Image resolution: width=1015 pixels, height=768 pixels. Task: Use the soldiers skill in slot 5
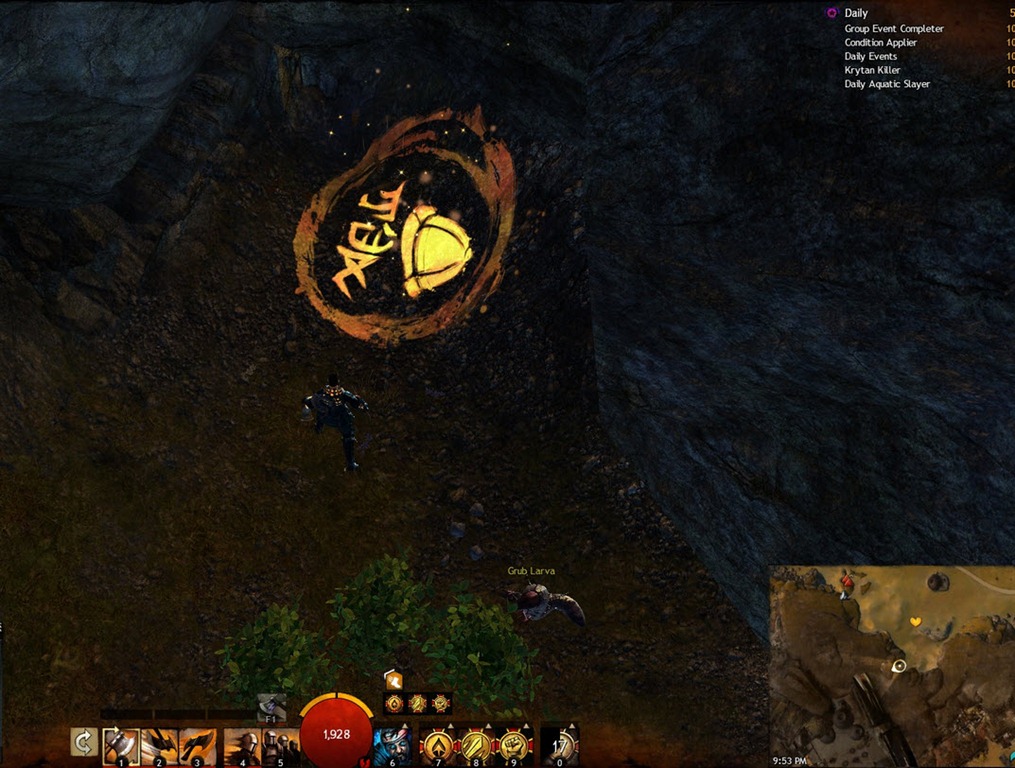point(280,745)
